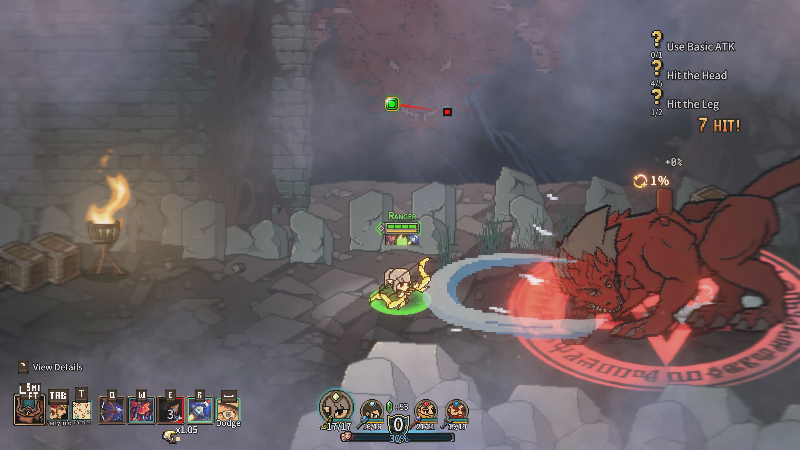Click the 'Hit the Leg' objective
The height and width of the screenshot is (450, 800).
tap(690, 103)
